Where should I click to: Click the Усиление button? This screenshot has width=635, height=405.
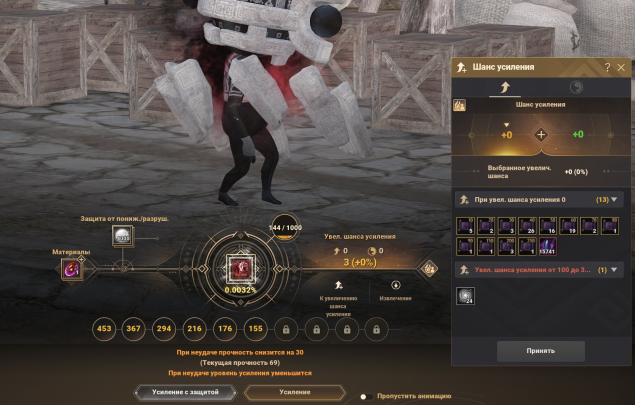(295, 393)
